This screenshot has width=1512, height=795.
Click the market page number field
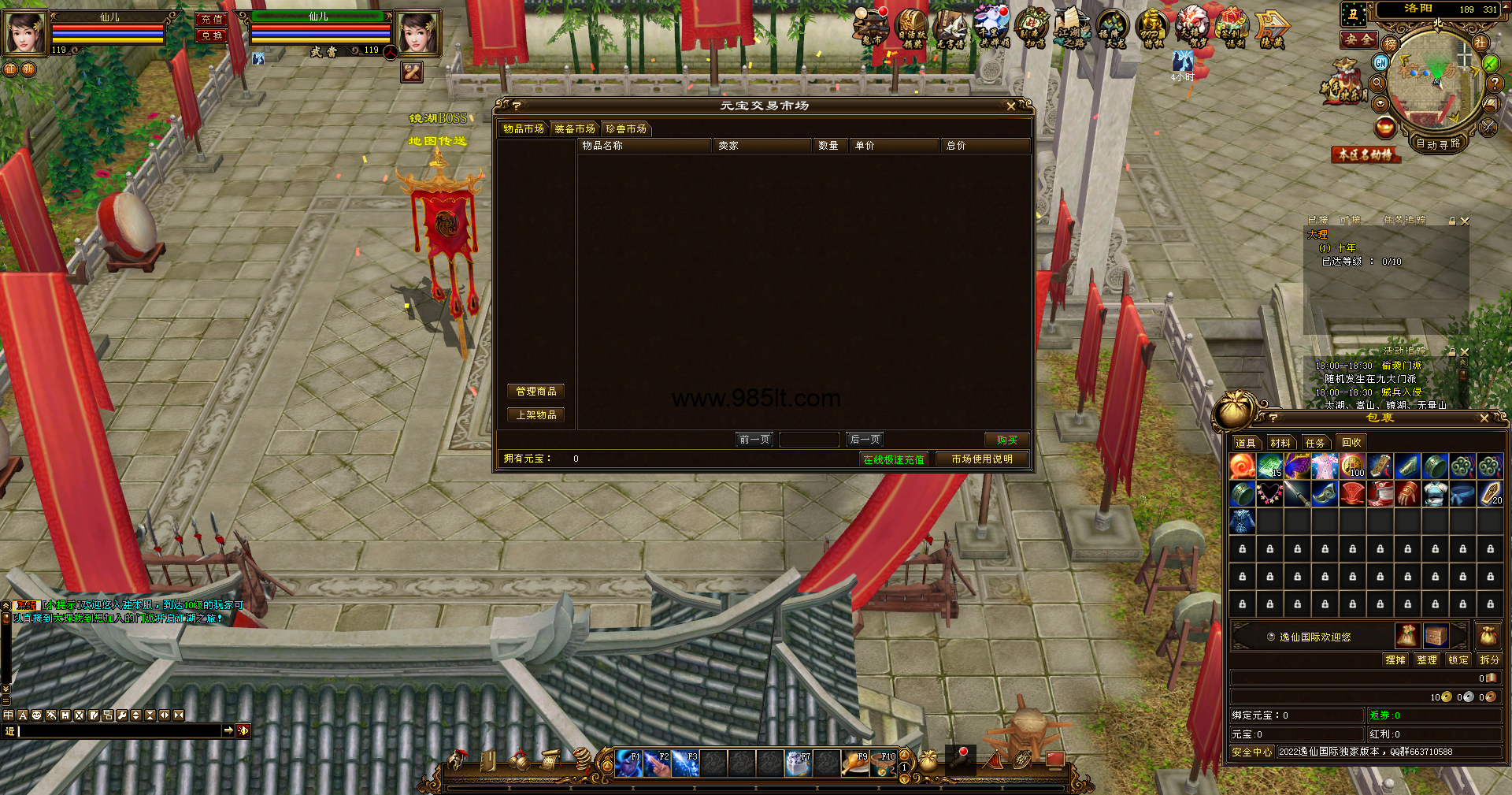(x=809, y=440)
